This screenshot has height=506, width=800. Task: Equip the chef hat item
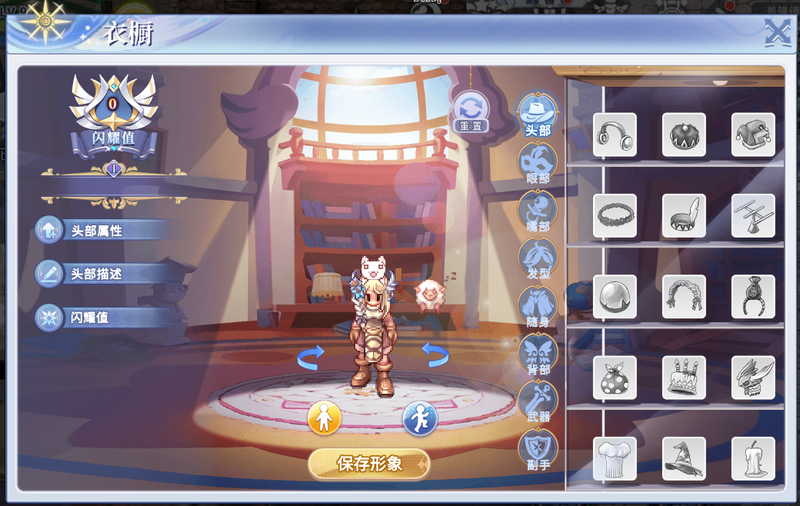pyautogui.click(x=615, y=459)
